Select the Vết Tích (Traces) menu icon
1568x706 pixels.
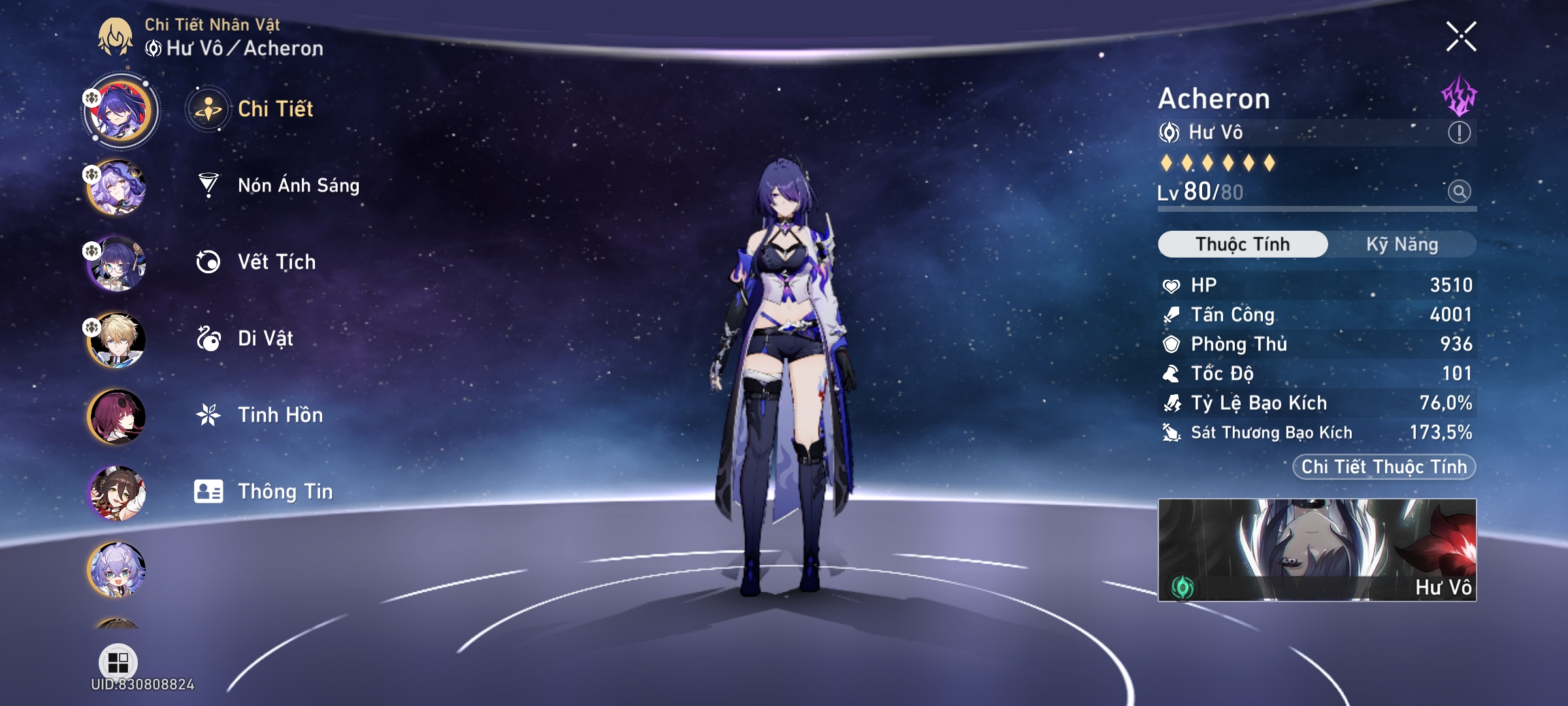[208, 261]
